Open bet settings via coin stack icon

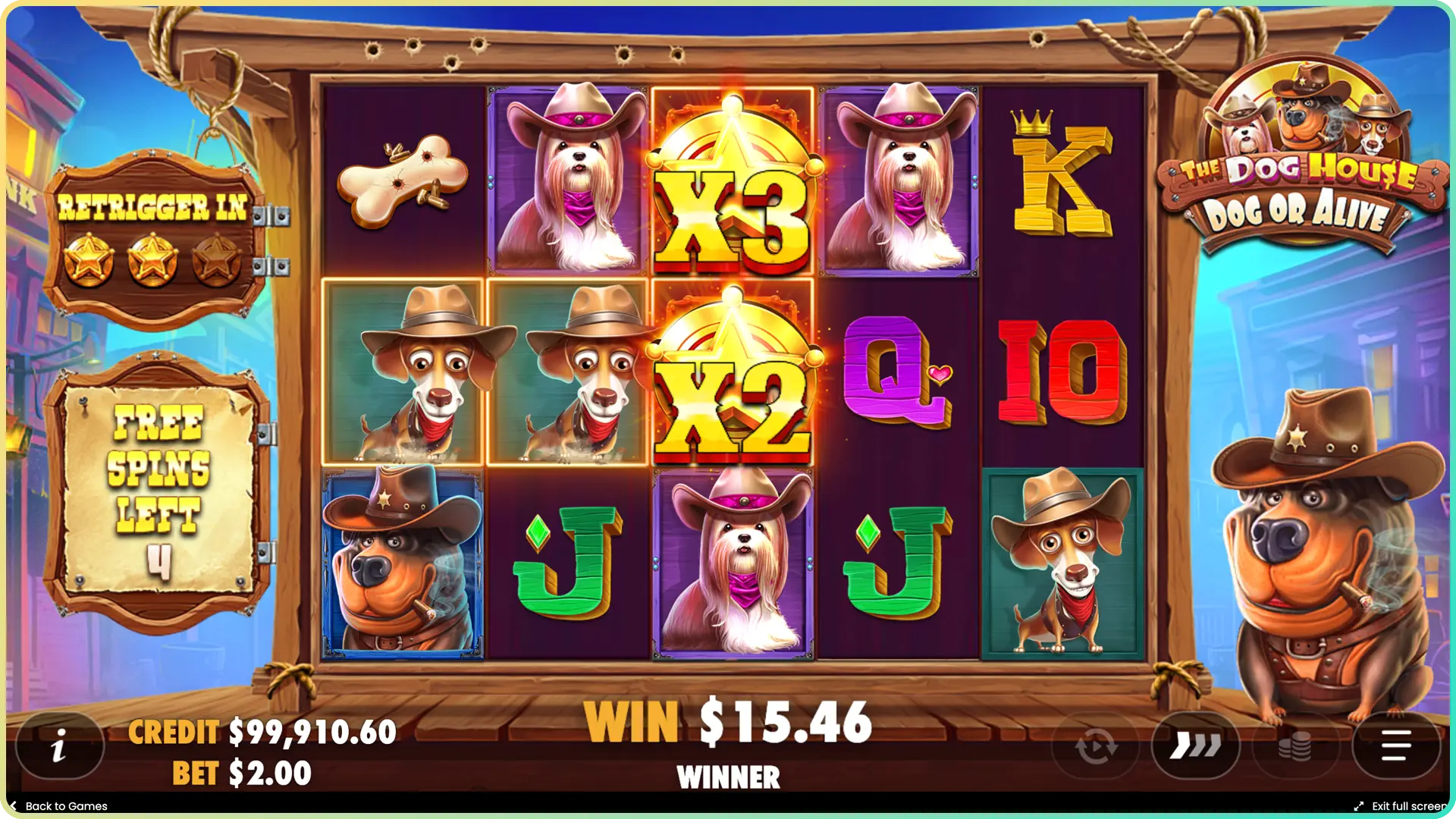pyautogui.click(x=1297, y=746)
